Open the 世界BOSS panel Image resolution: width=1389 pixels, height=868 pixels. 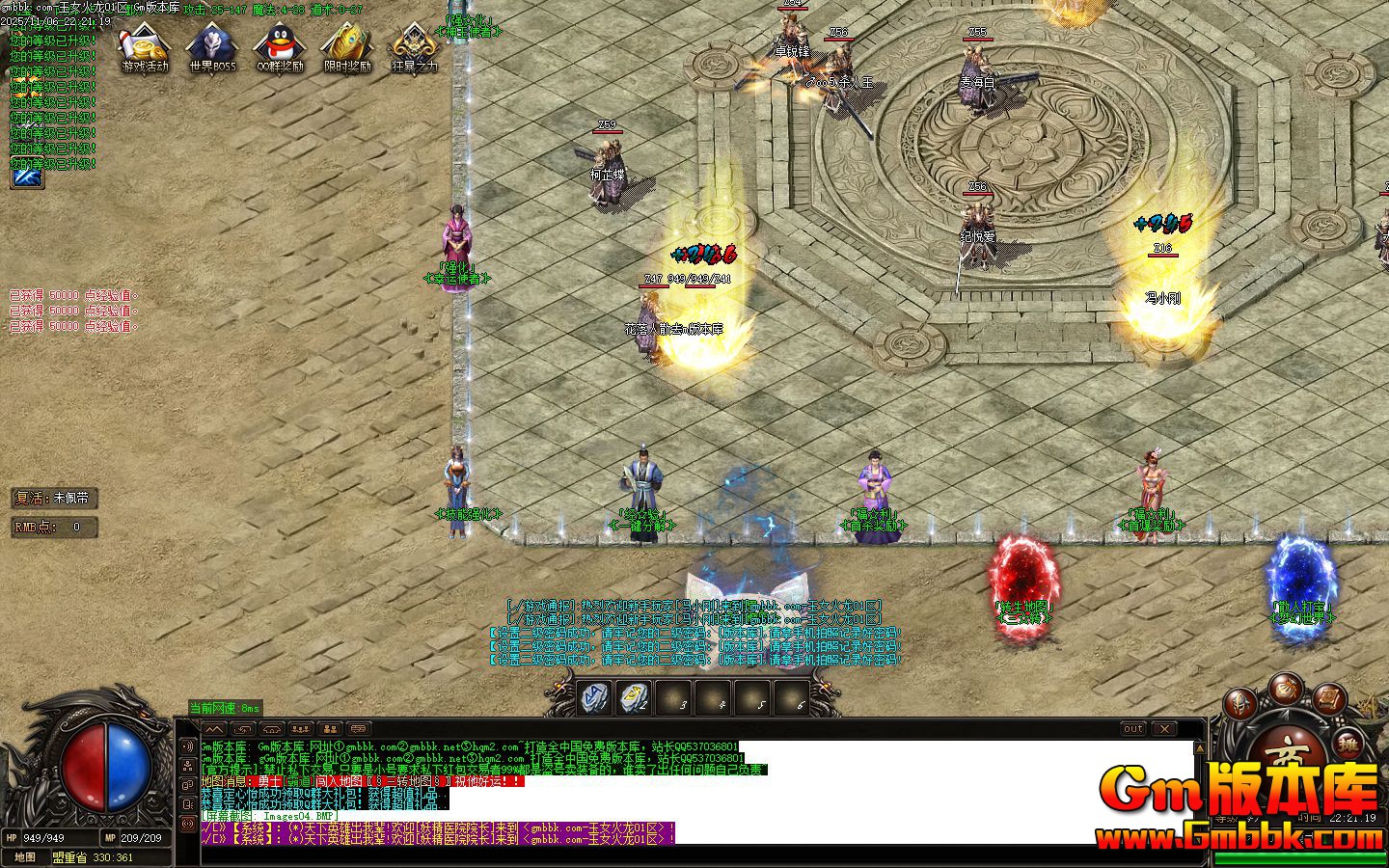[212, 46]
